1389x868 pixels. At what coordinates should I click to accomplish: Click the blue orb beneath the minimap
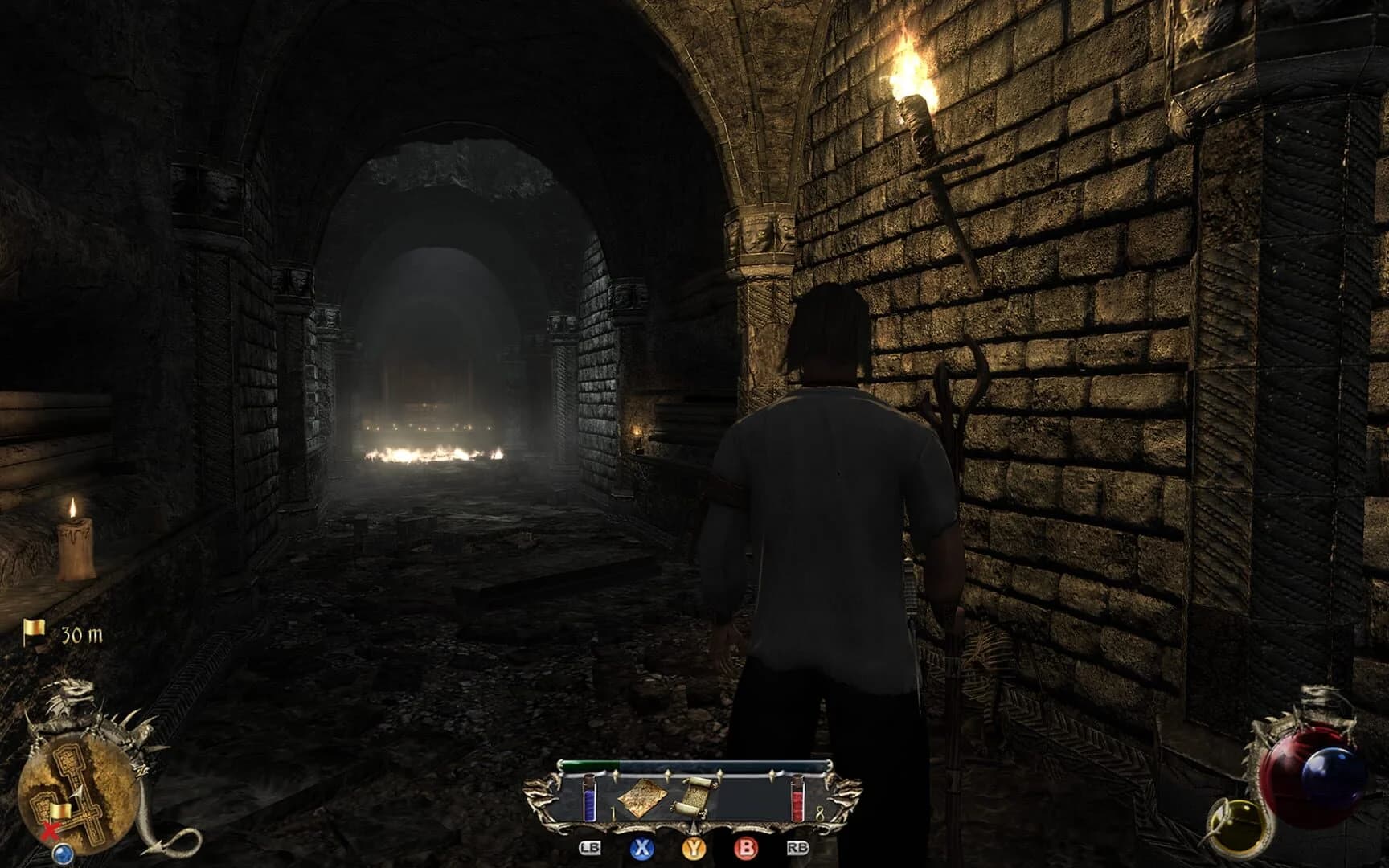63,853
